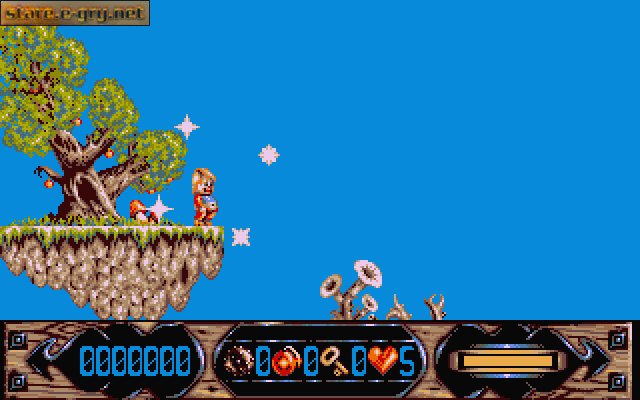Open the stare-e-gry.net watermark link

coord(75,13)
